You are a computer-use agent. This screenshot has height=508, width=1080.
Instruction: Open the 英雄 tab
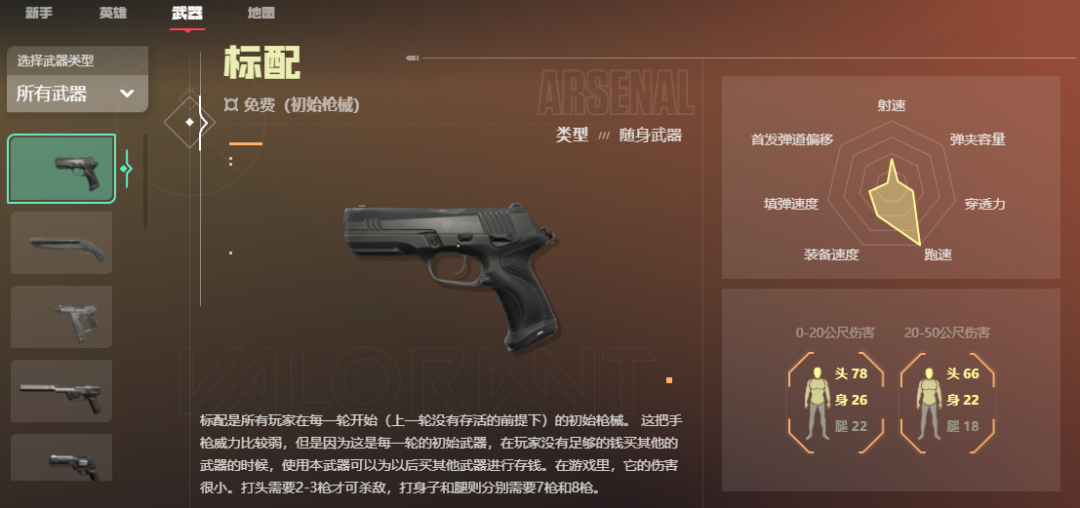(113, 13)
